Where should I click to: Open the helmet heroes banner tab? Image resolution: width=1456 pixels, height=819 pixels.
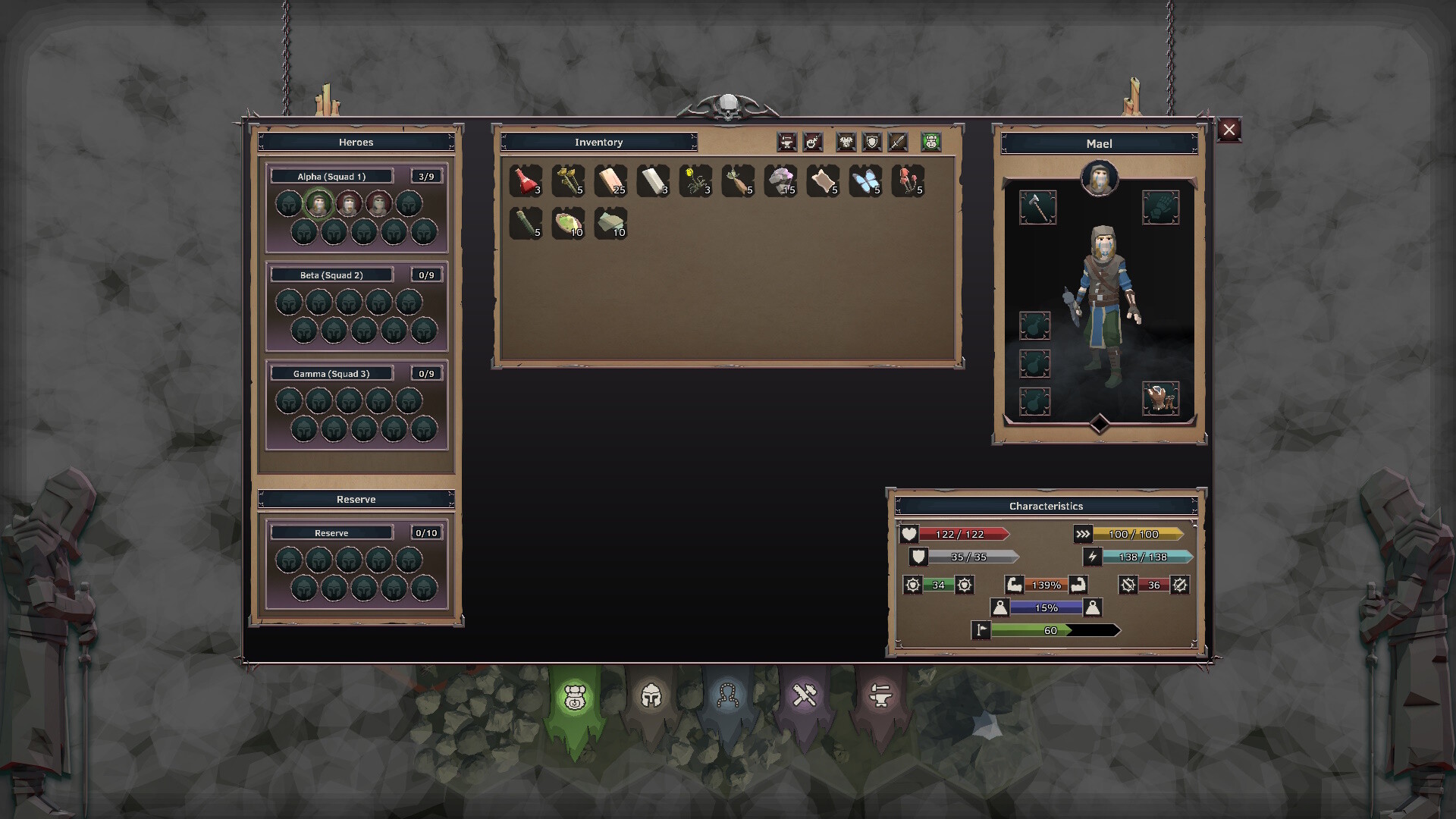pos(651,695)
